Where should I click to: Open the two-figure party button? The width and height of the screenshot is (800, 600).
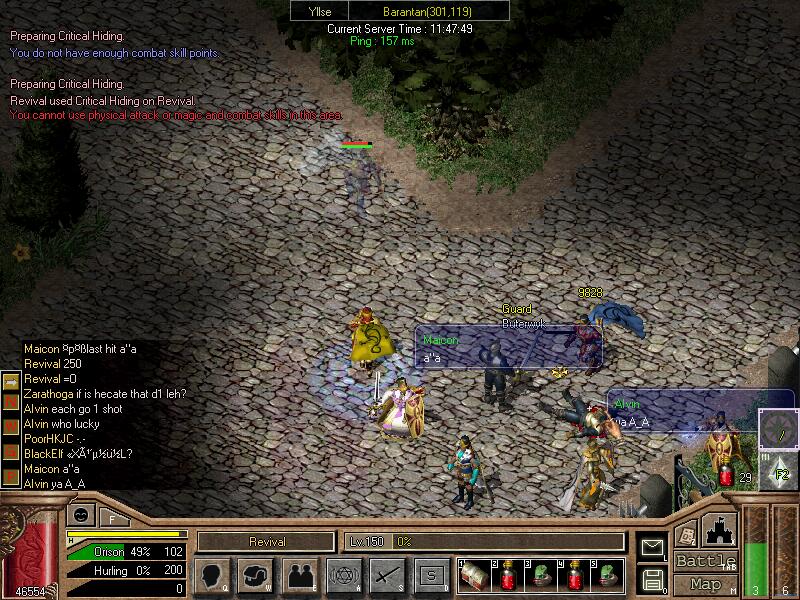click(300, 575)
